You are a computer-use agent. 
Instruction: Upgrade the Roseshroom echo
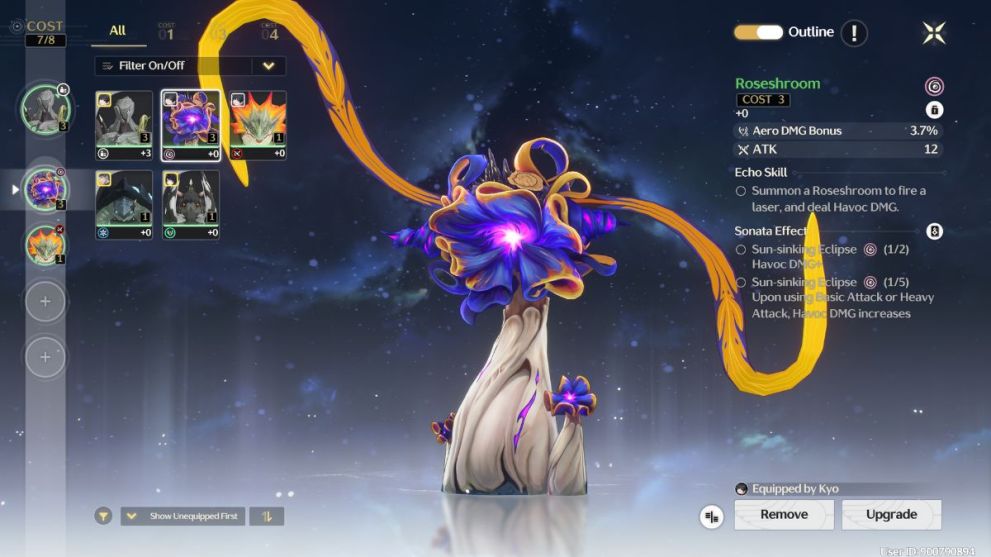click(x=891, y=515)
